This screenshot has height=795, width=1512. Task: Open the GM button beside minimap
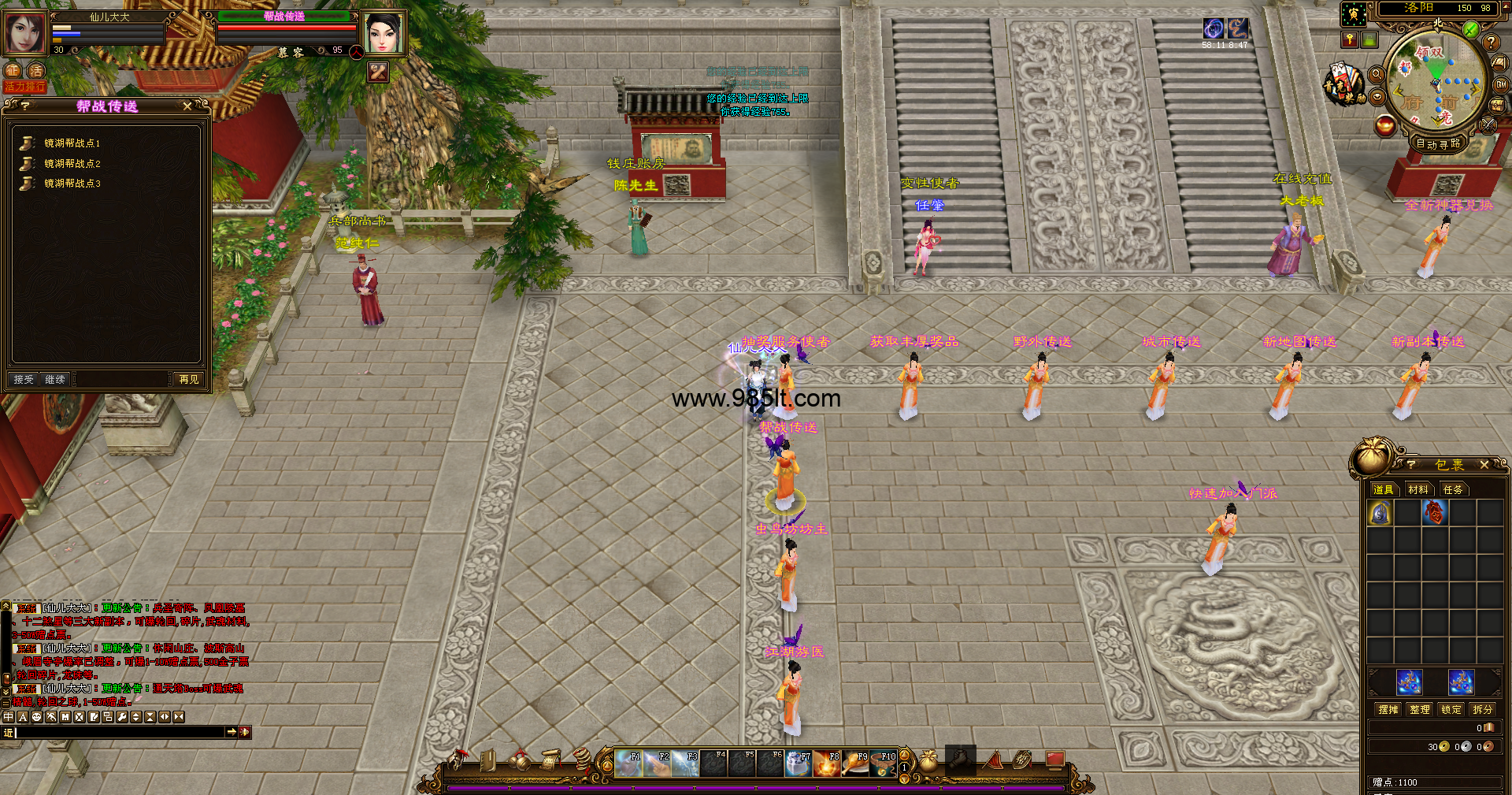coord(1501,84)
